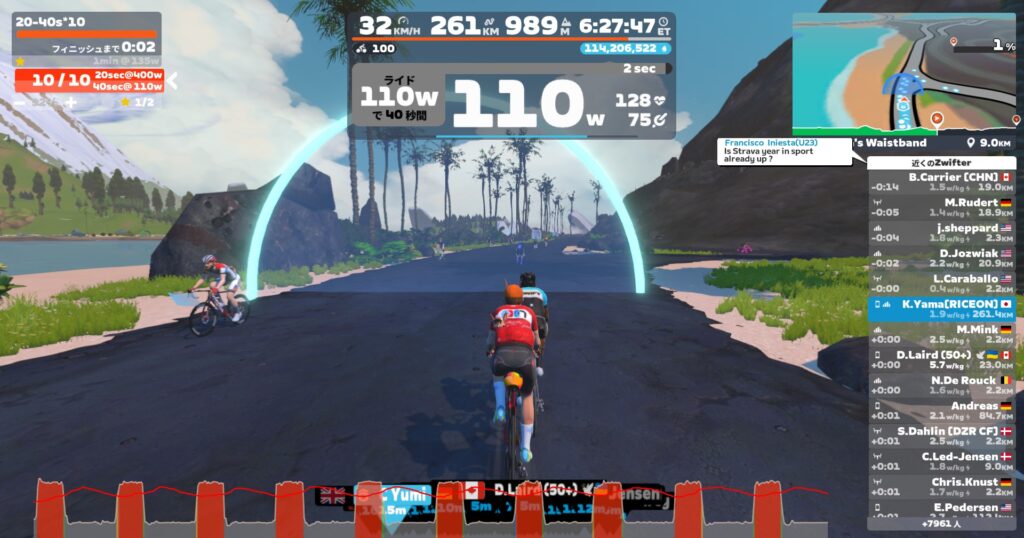Select M.Rudert from the nearby Zwifters
This screenshot has width=1024, height=538.
pos(941,207)
